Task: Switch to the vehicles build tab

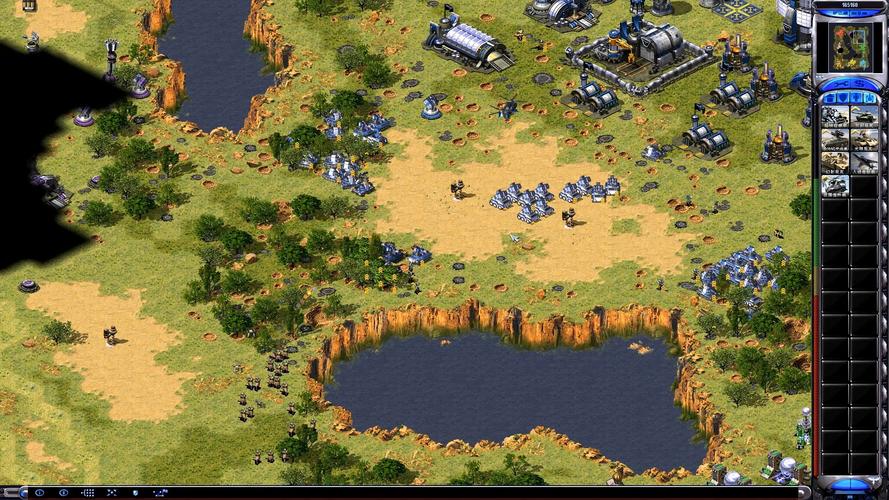Action: pyautogui.click(x=871, y=97)
